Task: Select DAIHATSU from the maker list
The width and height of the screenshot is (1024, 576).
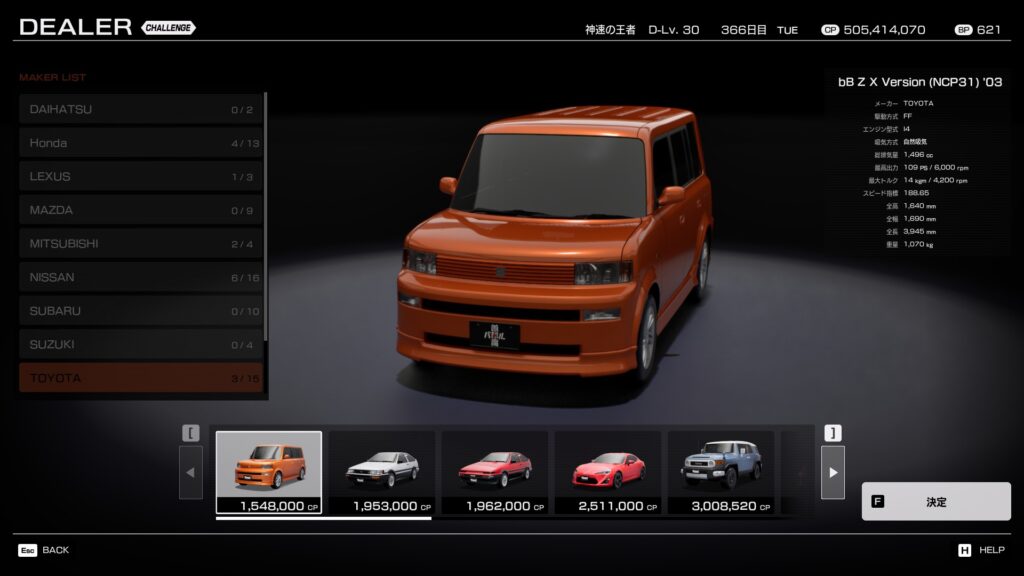Action: point(140,109)
